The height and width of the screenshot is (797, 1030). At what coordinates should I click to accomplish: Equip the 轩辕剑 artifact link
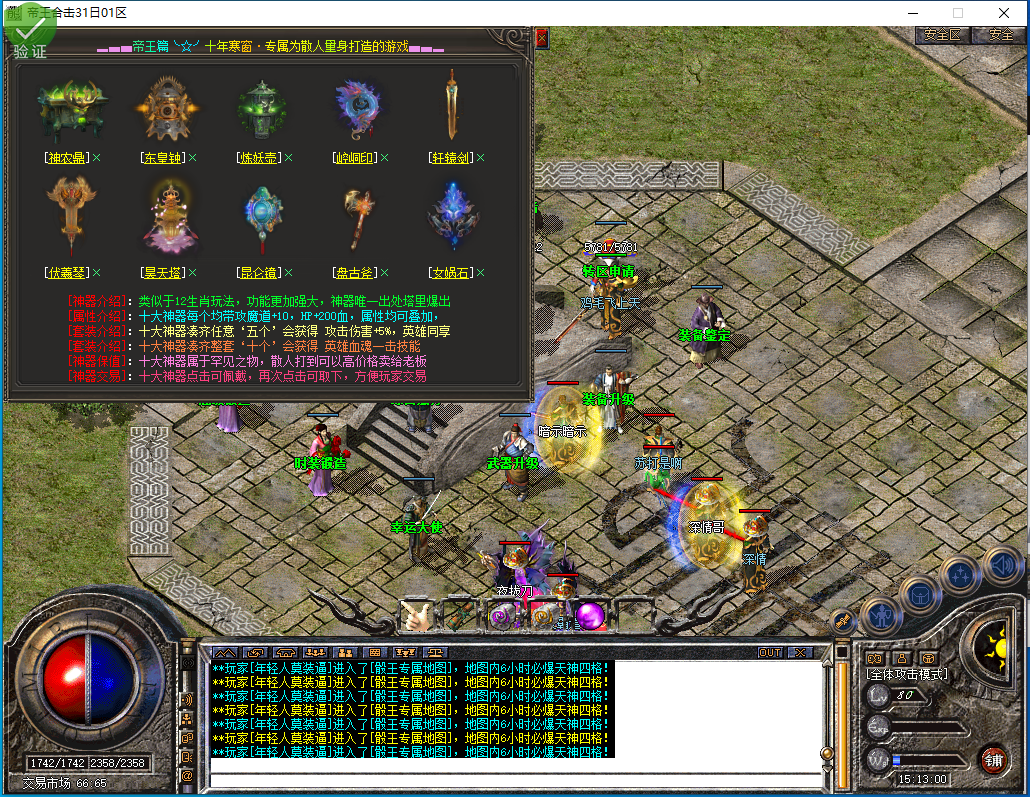450,158
